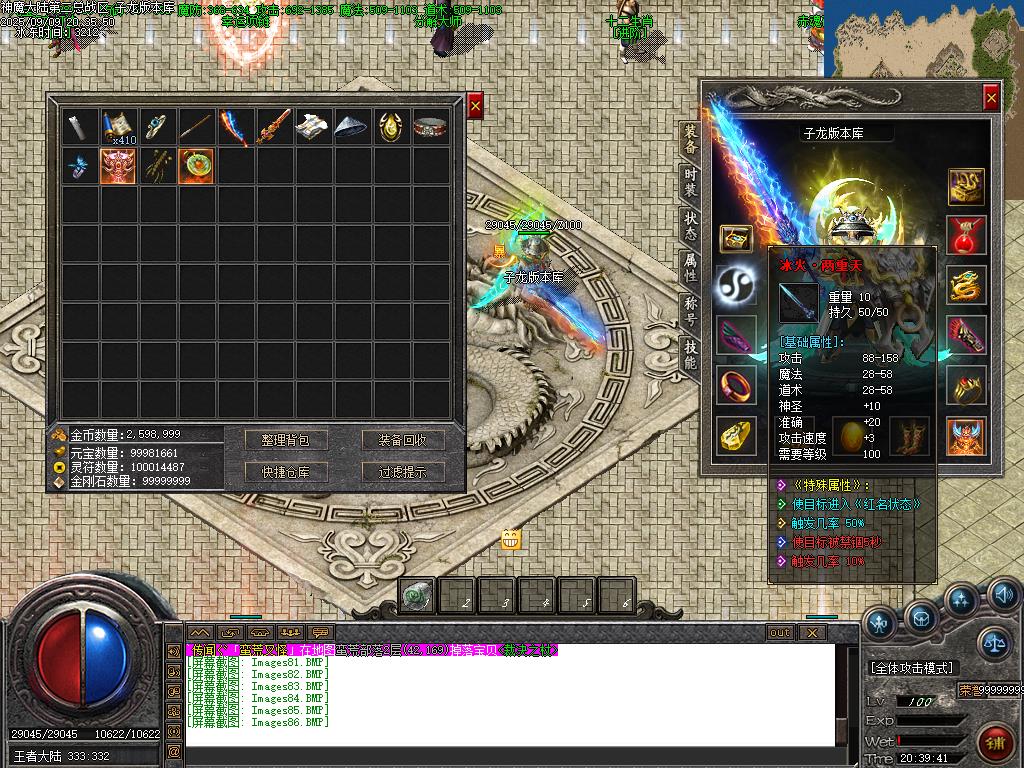This screenshot has width=1024, height=768.
Task: Switch to the 技能 skills tab
Action: (x=690, y=354)
